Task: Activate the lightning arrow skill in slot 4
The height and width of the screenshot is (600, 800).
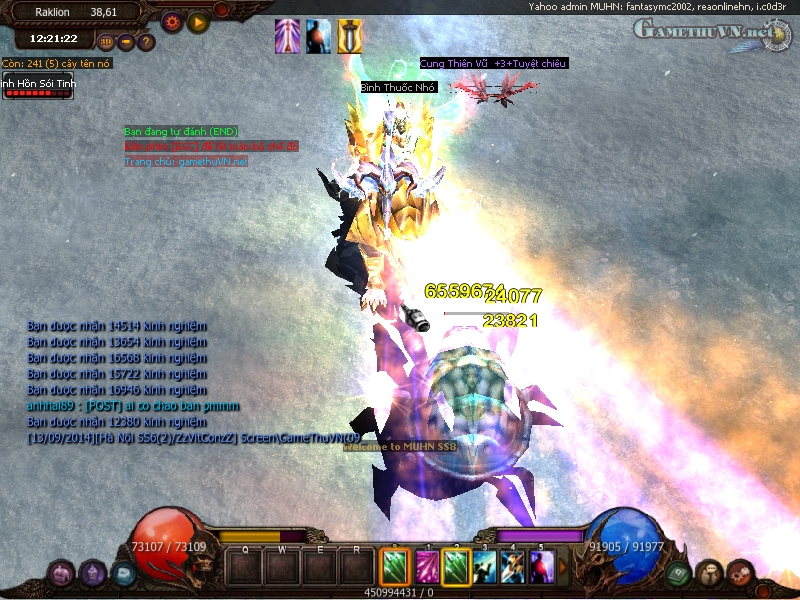Action: [514, 567]
